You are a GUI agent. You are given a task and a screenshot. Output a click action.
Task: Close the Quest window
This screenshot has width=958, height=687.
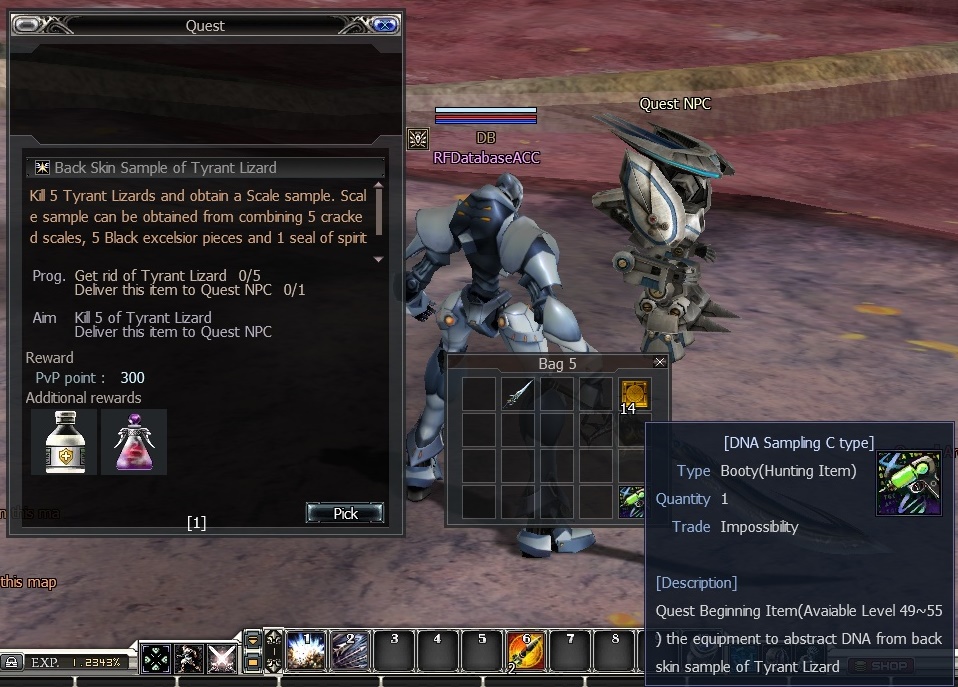tap(385, 25)
